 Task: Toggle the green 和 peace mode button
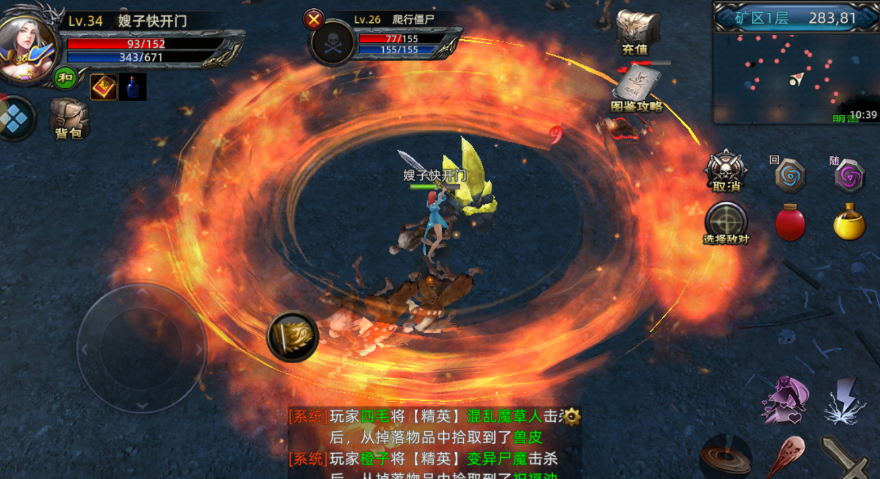click(x=66, y=78)
